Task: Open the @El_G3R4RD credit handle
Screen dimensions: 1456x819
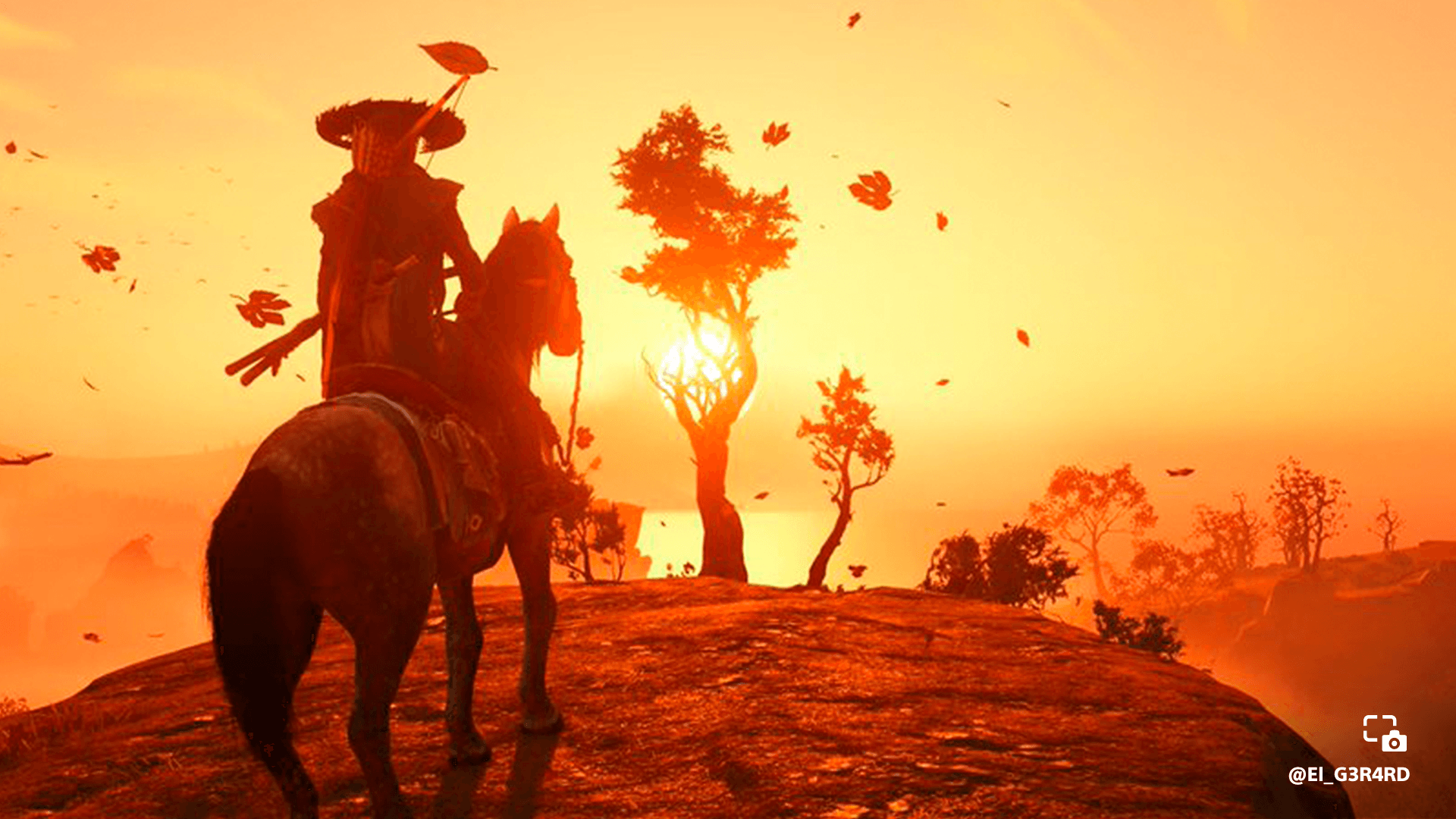Action: 1348,774
